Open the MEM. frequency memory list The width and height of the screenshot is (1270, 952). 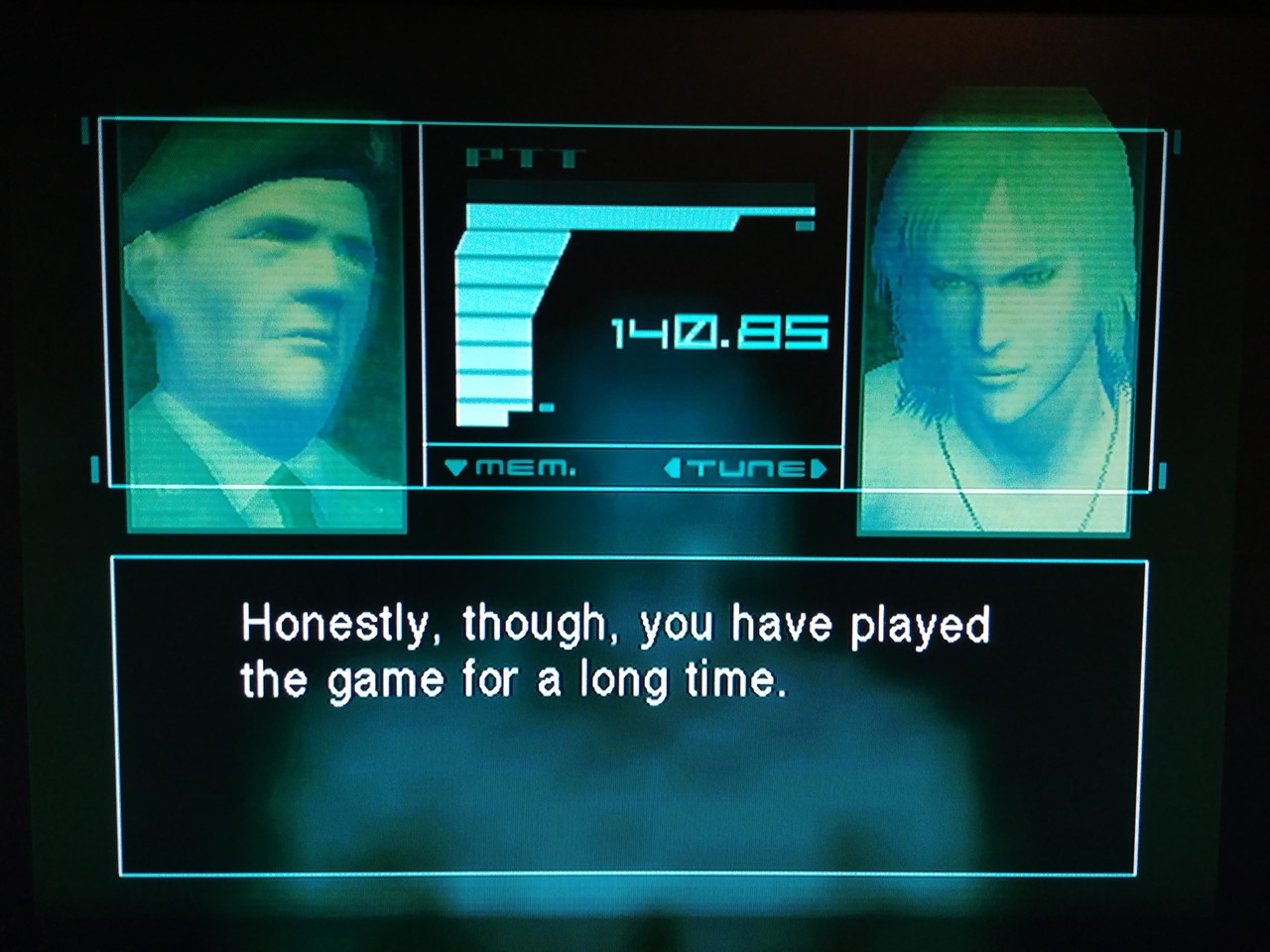point(511,468)
